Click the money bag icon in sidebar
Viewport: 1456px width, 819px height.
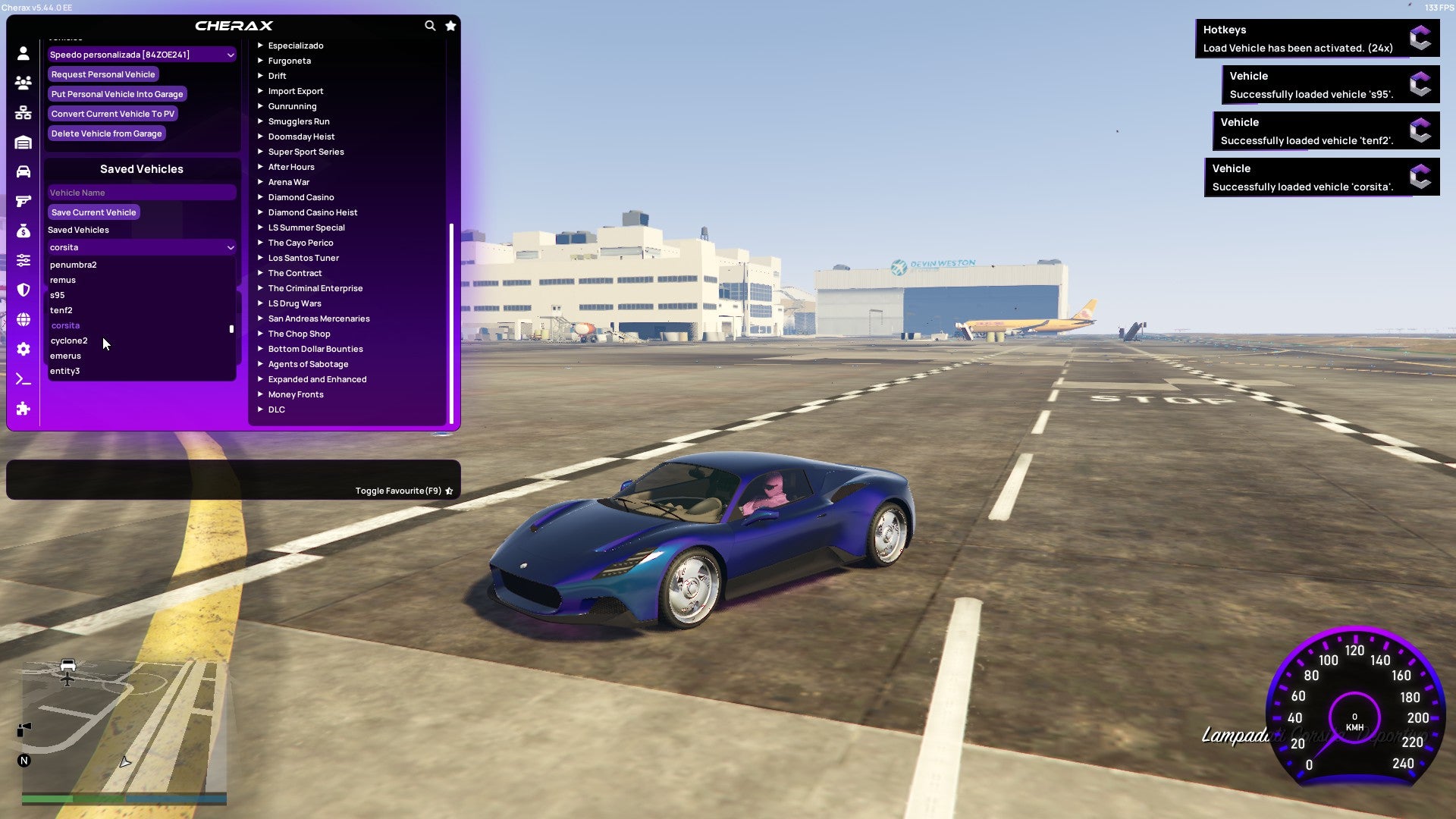[x=23, y=231]
